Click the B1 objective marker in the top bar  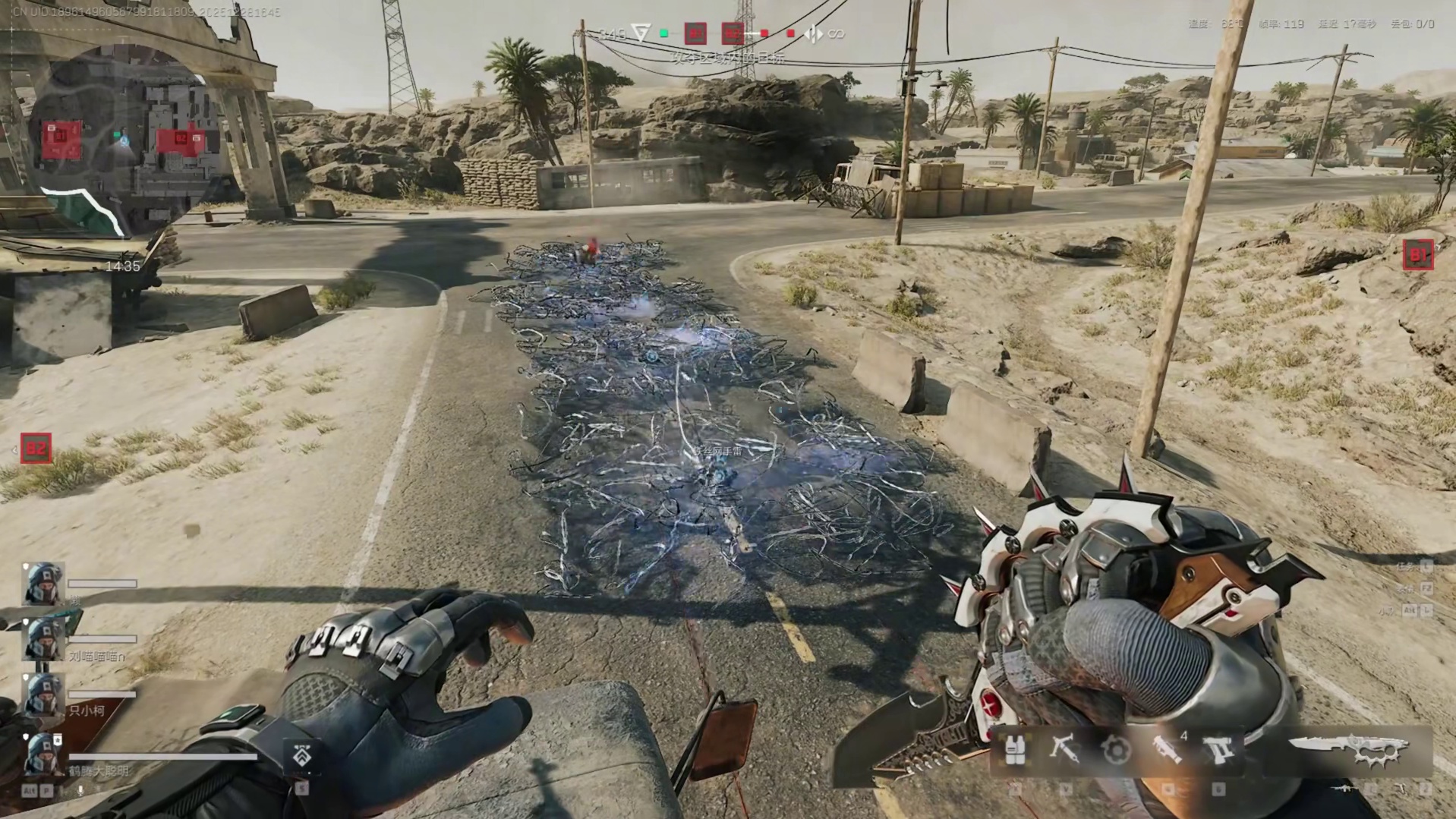click(695, 33)
